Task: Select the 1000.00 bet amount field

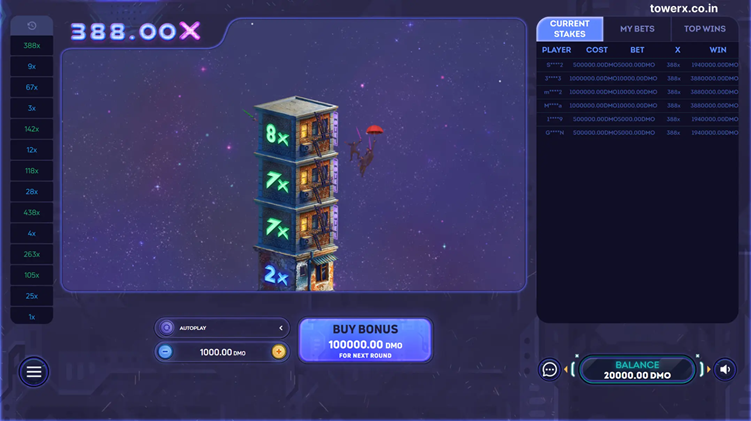Action: [x=222, y=352]
